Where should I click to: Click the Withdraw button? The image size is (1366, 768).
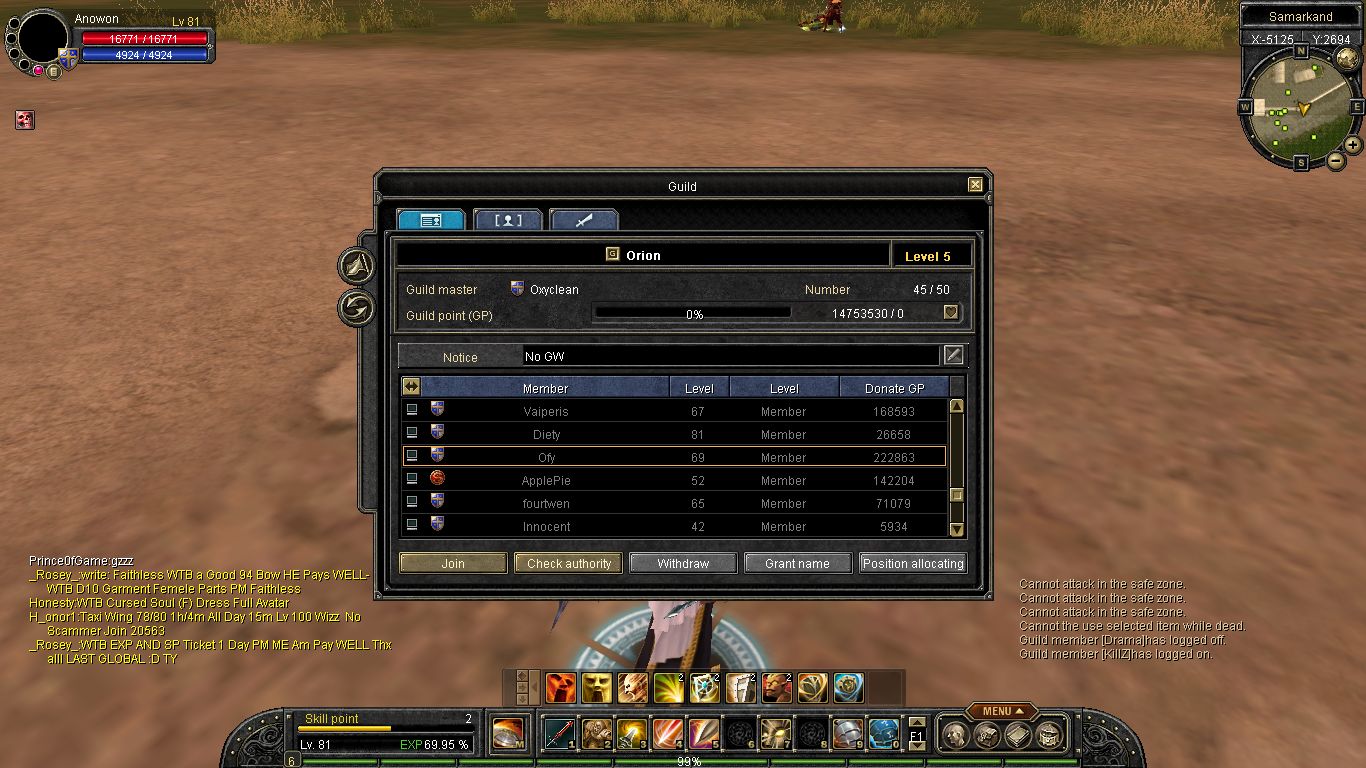[x=683, y=563]
